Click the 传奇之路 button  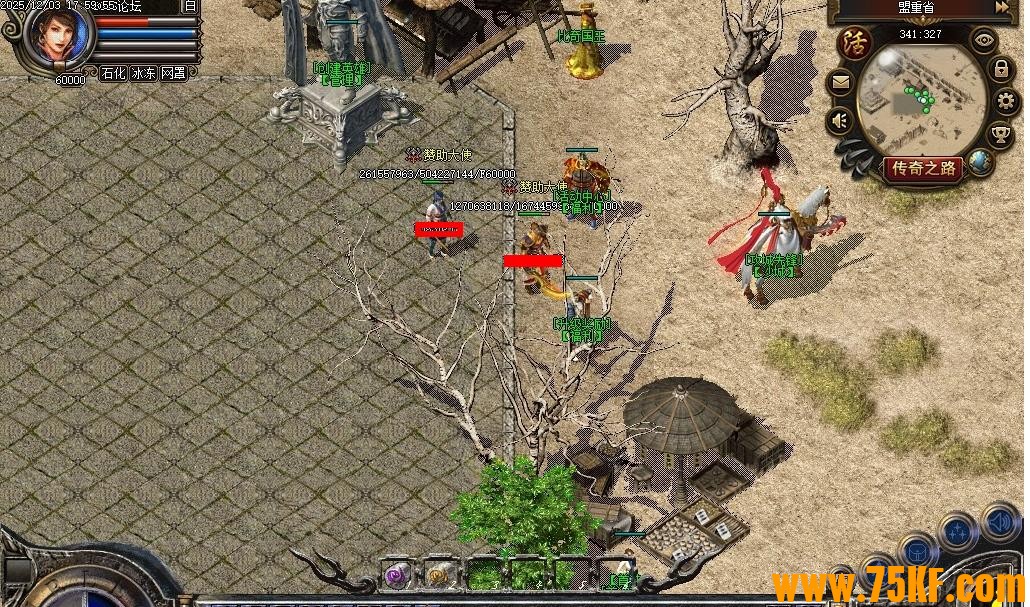(x=924, y=168)
